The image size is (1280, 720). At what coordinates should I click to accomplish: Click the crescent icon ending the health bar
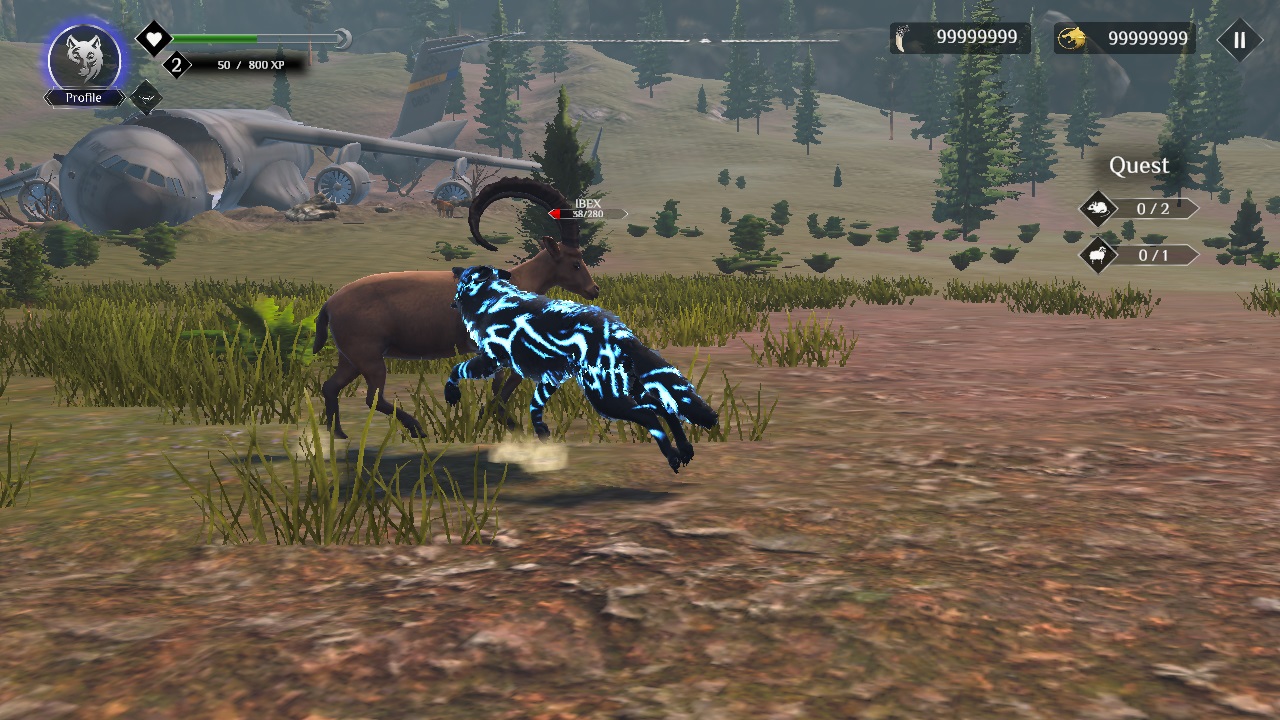click(341, 37)
